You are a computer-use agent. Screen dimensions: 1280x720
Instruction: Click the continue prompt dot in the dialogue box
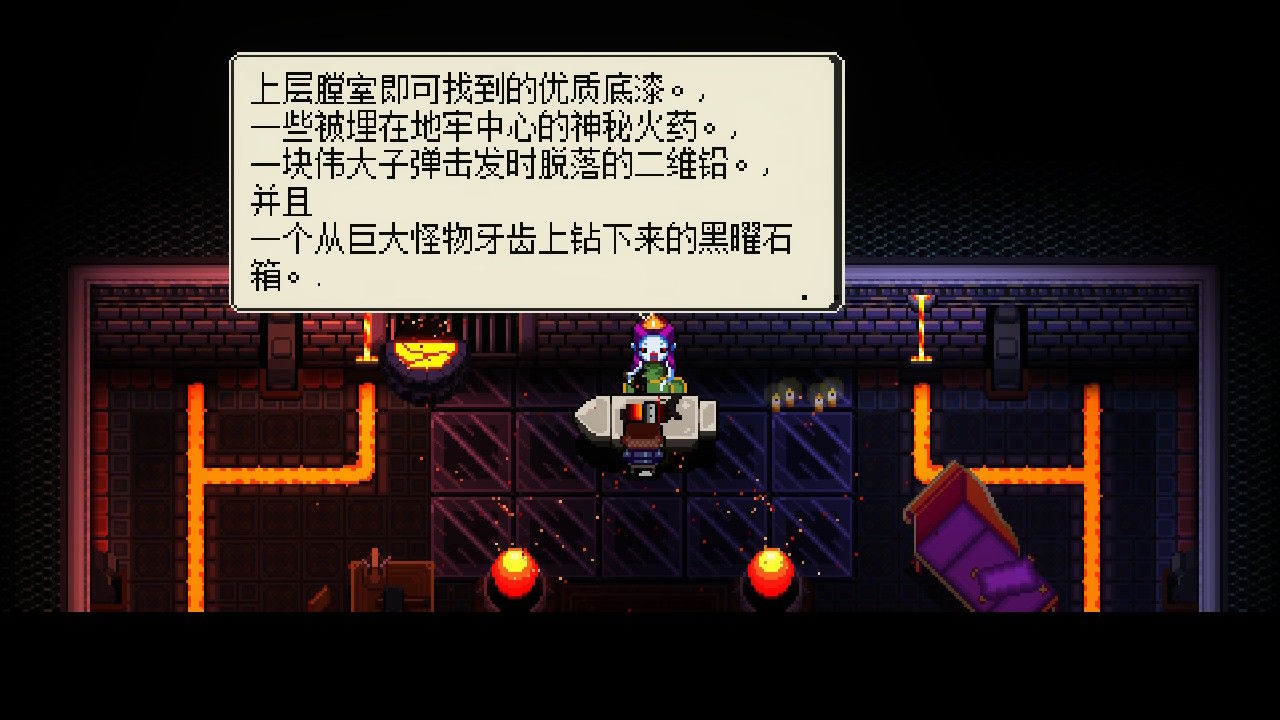(x=806, y=295)
